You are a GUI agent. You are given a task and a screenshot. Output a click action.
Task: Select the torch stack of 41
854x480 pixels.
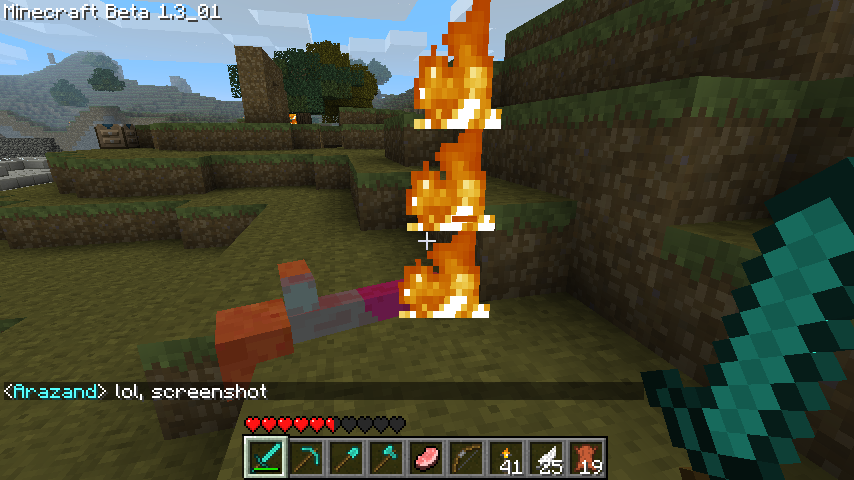pos(505,458)
